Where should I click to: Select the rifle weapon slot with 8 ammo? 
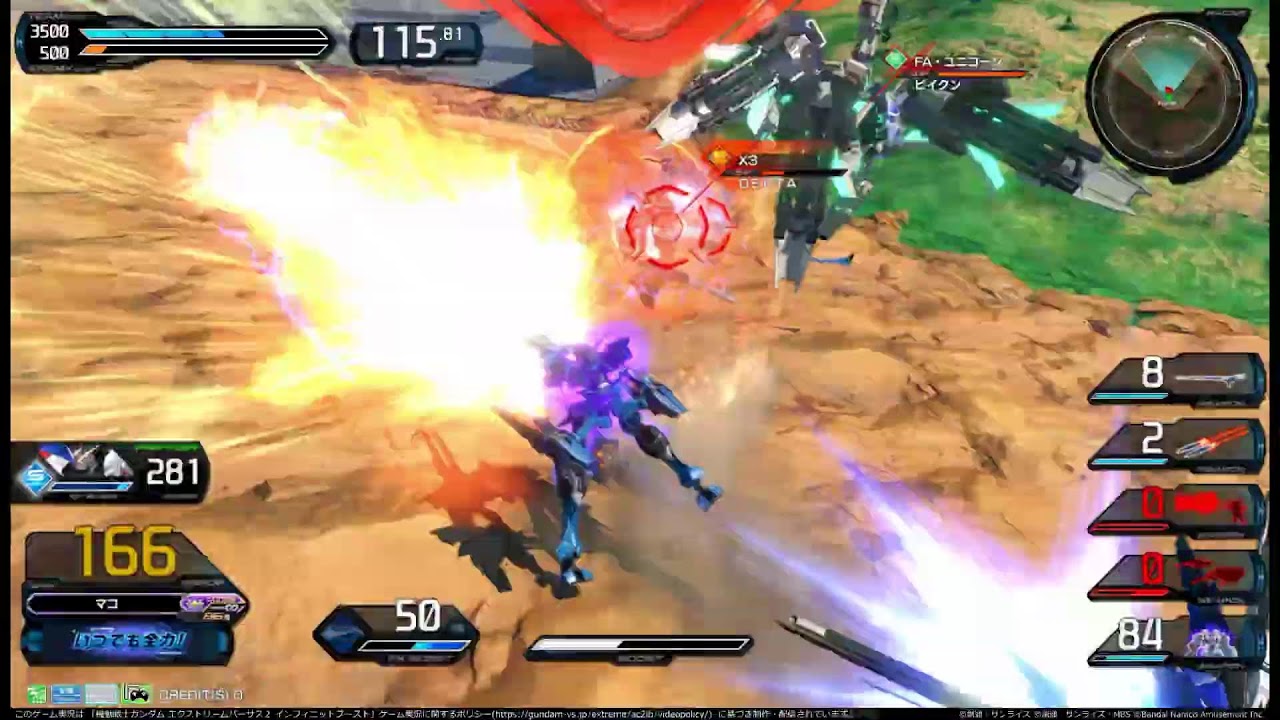pos(1178,378)
